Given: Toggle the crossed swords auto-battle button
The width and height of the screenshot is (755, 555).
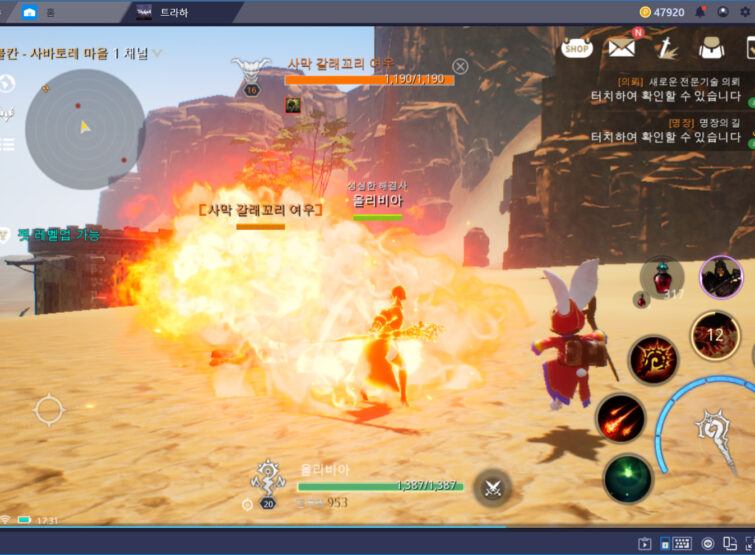Looking at the screenshot, I should point(492,487).
